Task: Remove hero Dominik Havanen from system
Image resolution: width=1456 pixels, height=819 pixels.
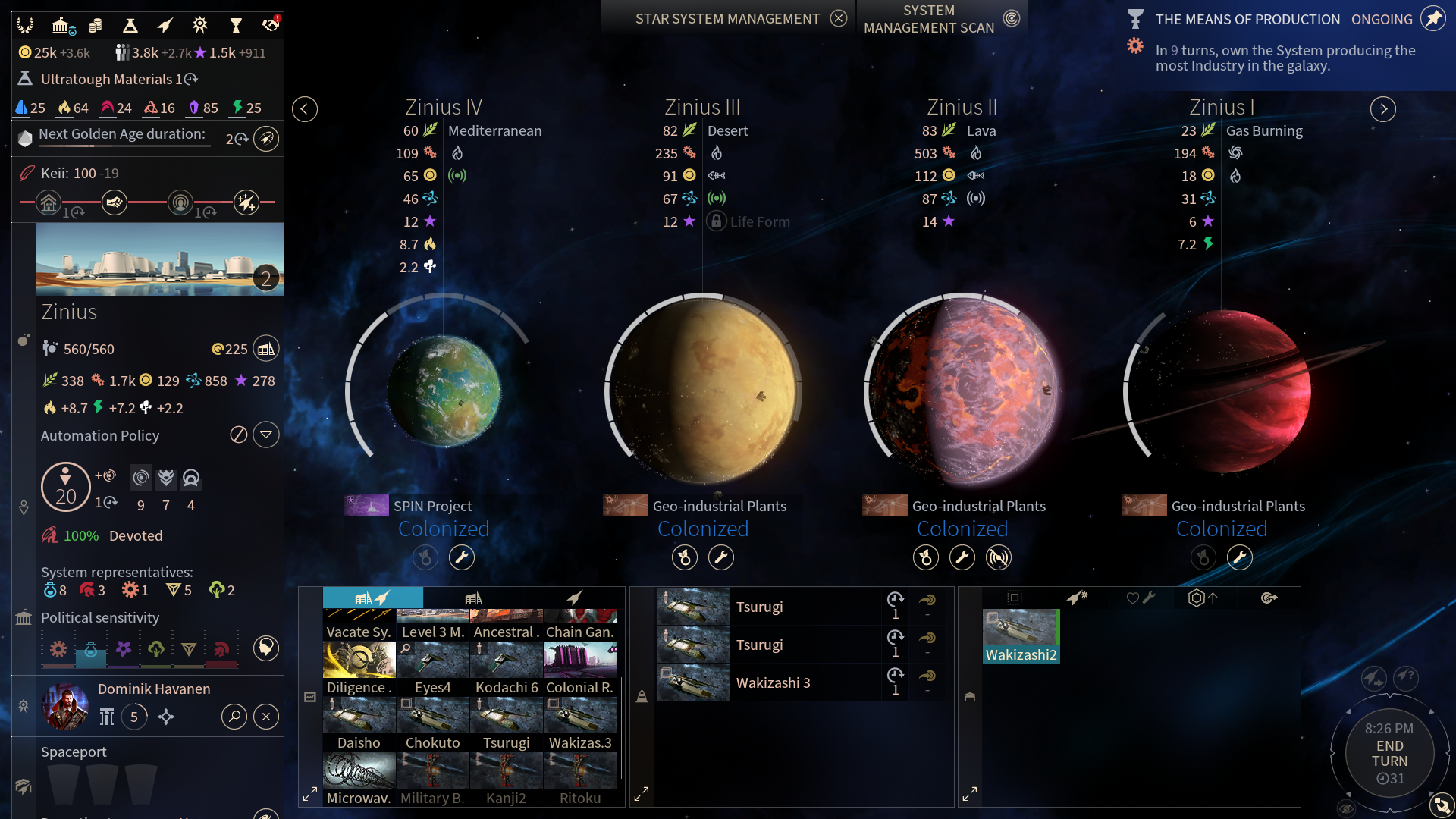Action: [x=266, y=717]
